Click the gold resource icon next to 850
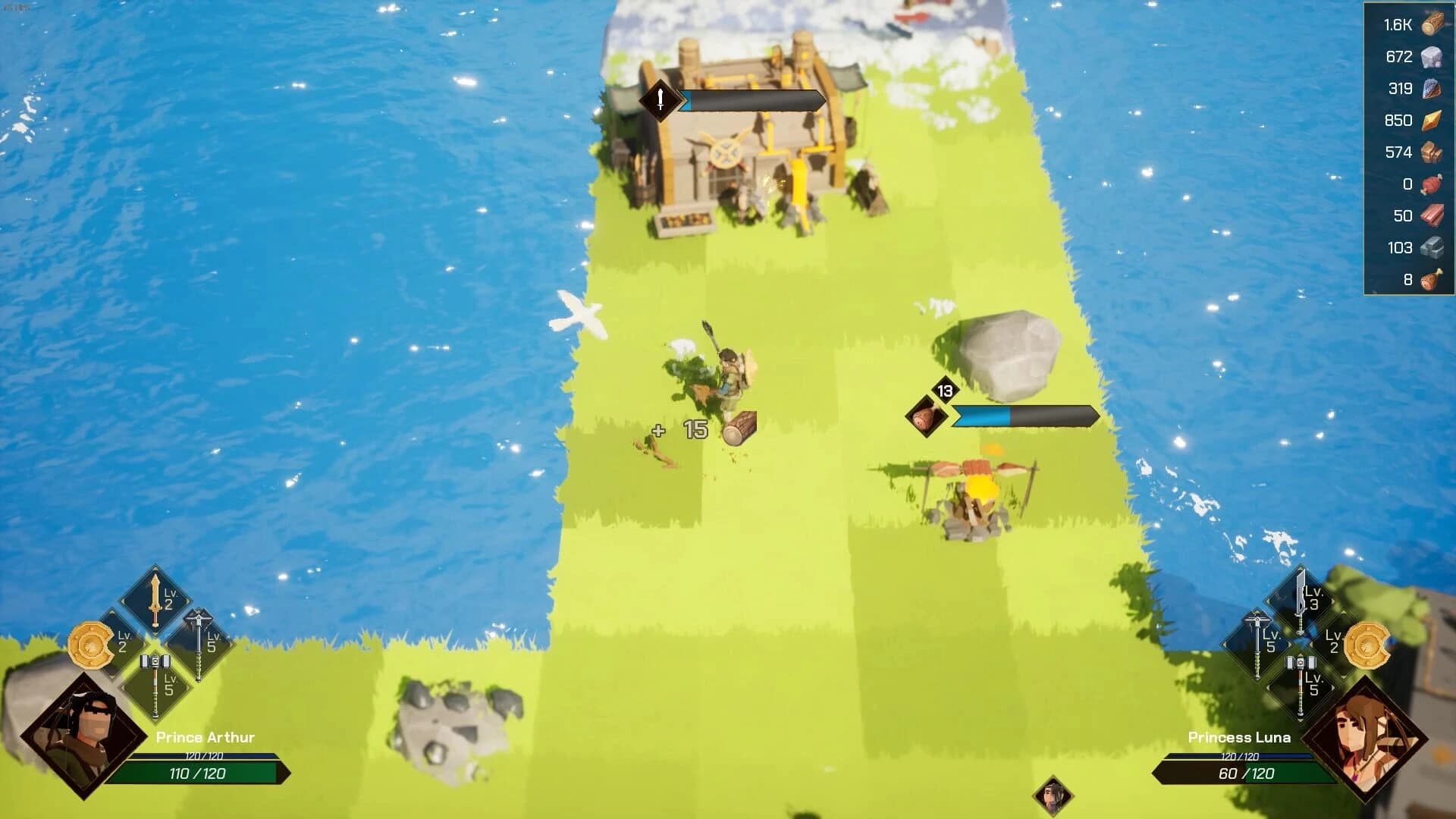The width and height of the screenshot is (1456, 819). click(1432, 119)
